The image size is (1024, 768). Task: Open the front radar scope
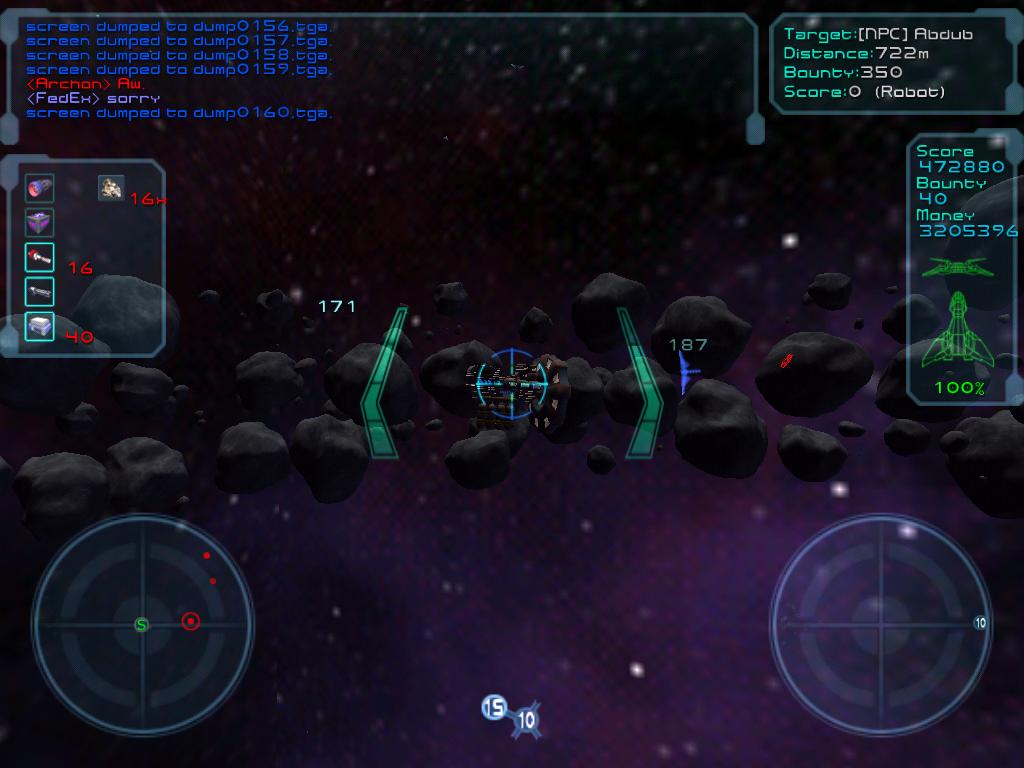click(142, 624)
